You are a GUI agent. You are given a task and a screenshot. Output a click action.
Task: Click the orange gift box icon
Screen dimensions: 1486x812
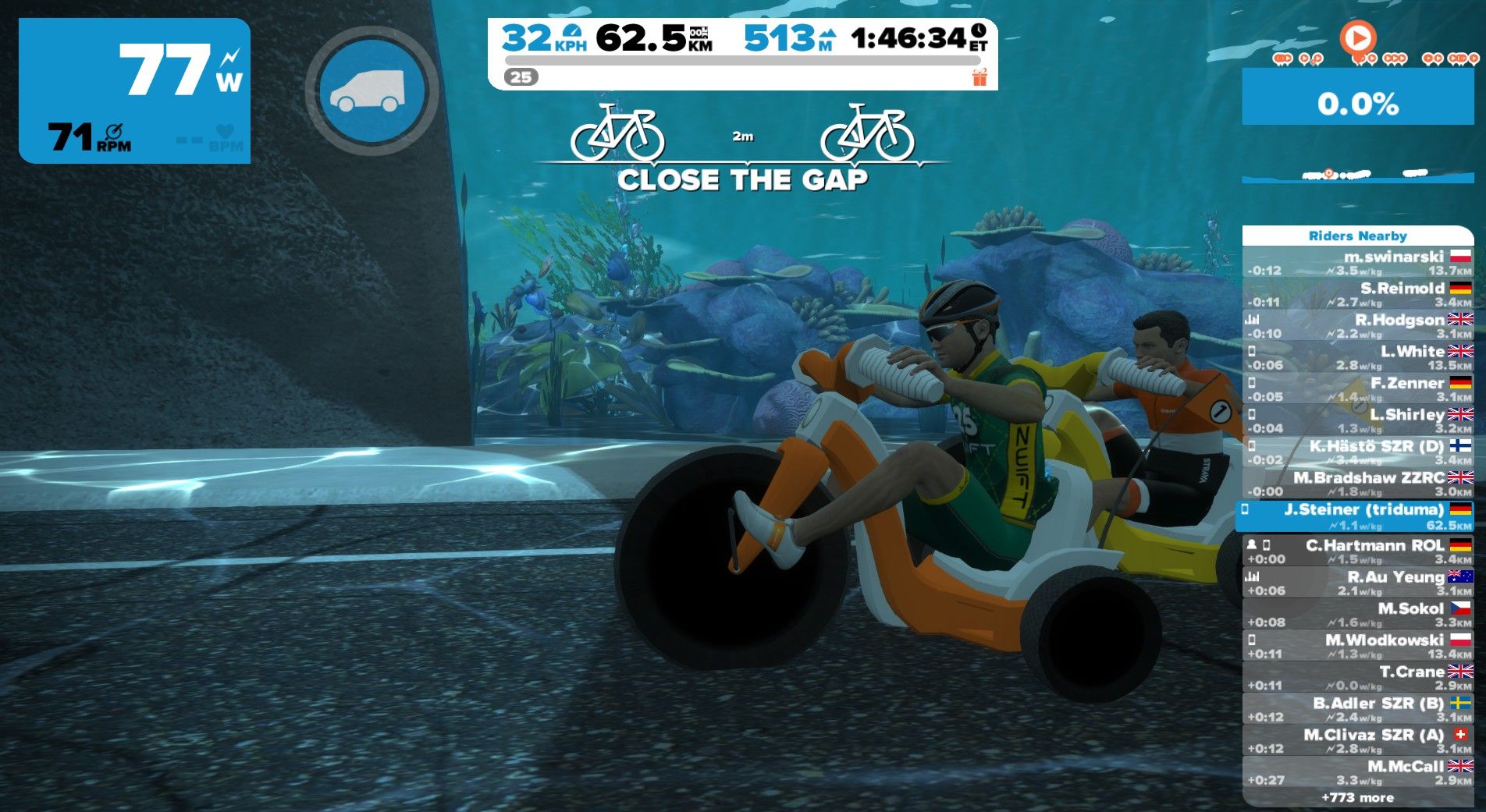coord(979,76)
